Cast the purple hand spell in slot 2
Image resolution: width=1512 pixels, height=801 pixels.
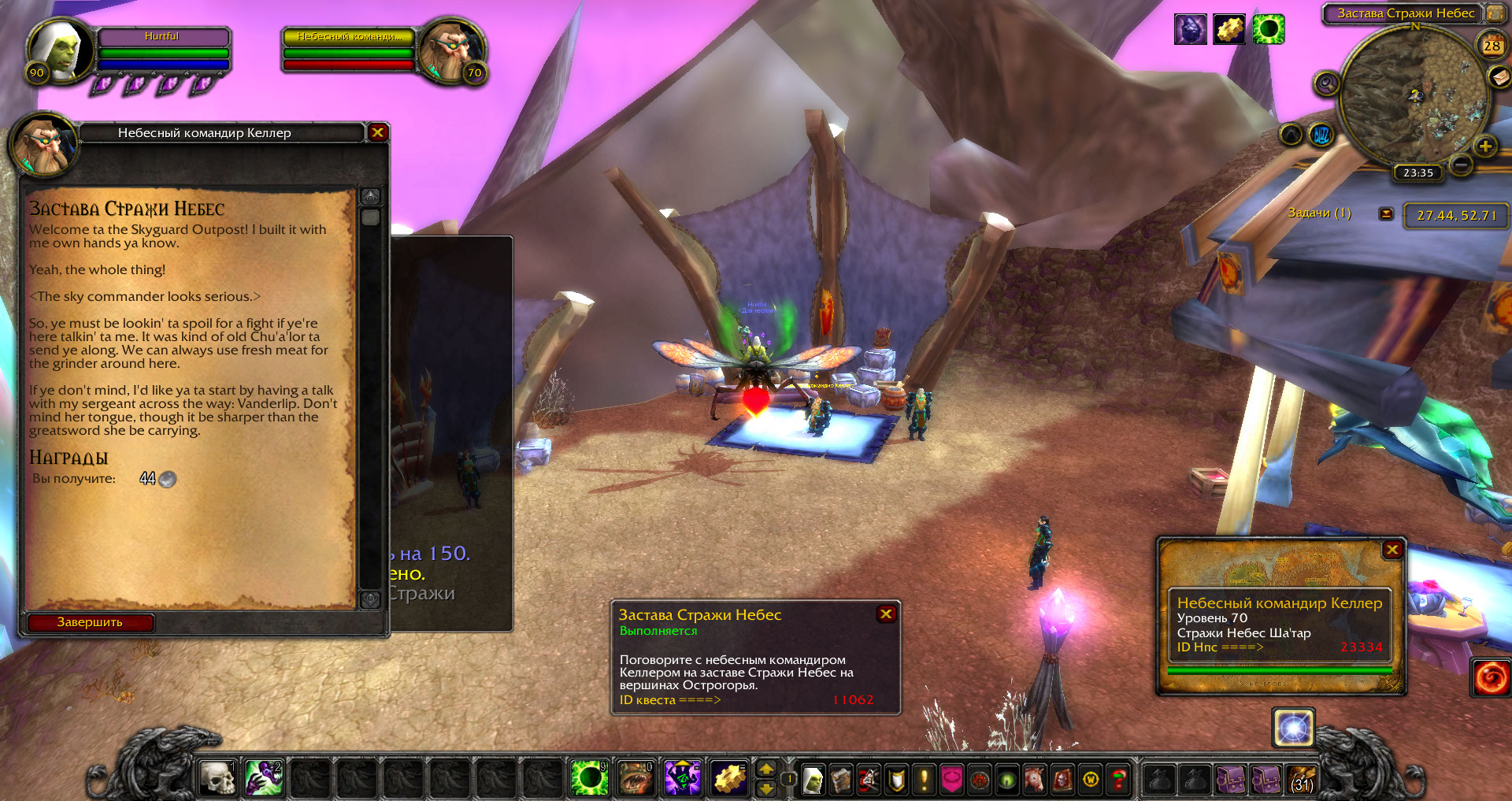pyautogui.click(x=263, y=778)
